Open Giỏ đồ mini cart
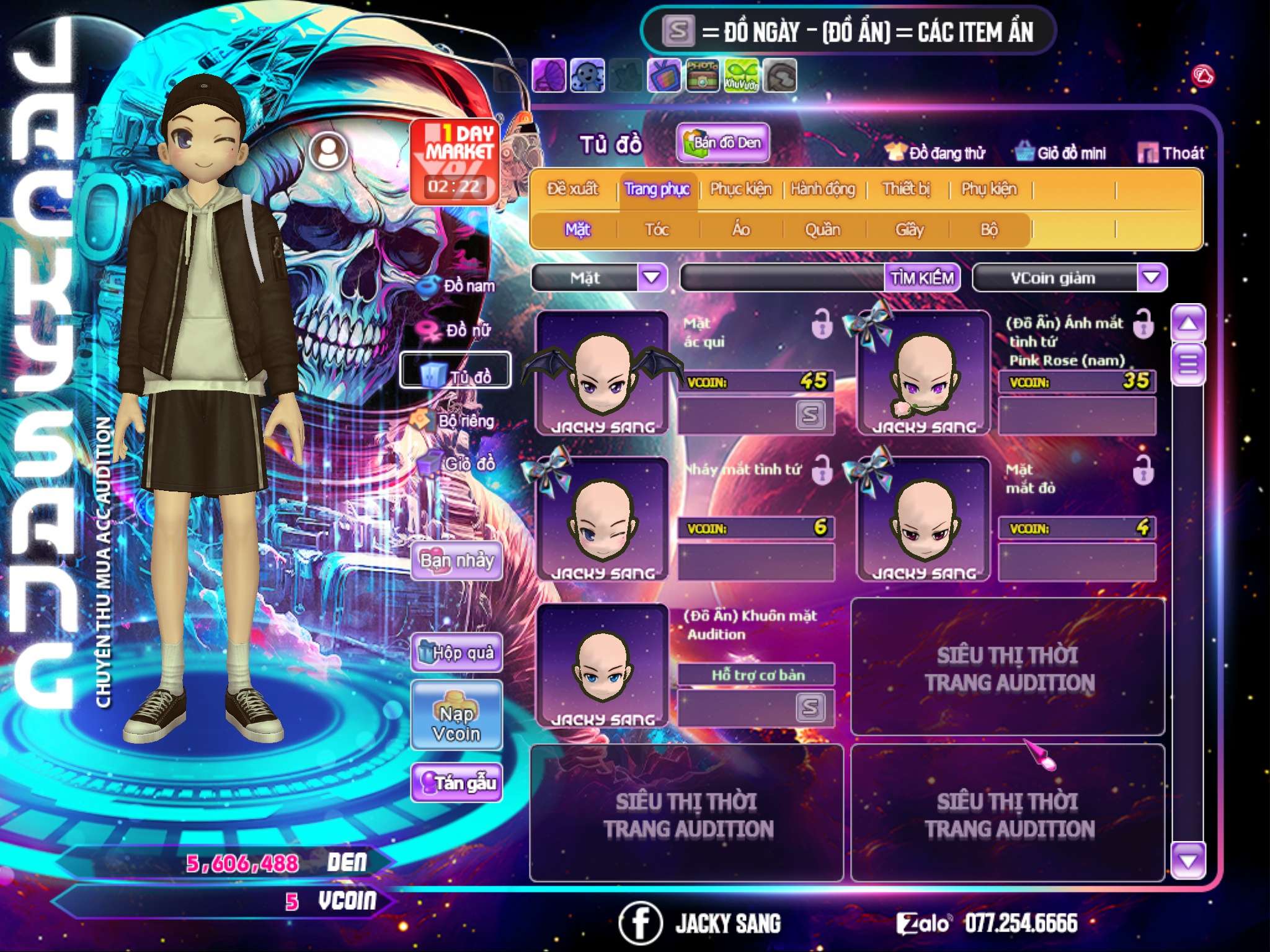The height and width of the screenshot is (952, 1270). 1061,153
